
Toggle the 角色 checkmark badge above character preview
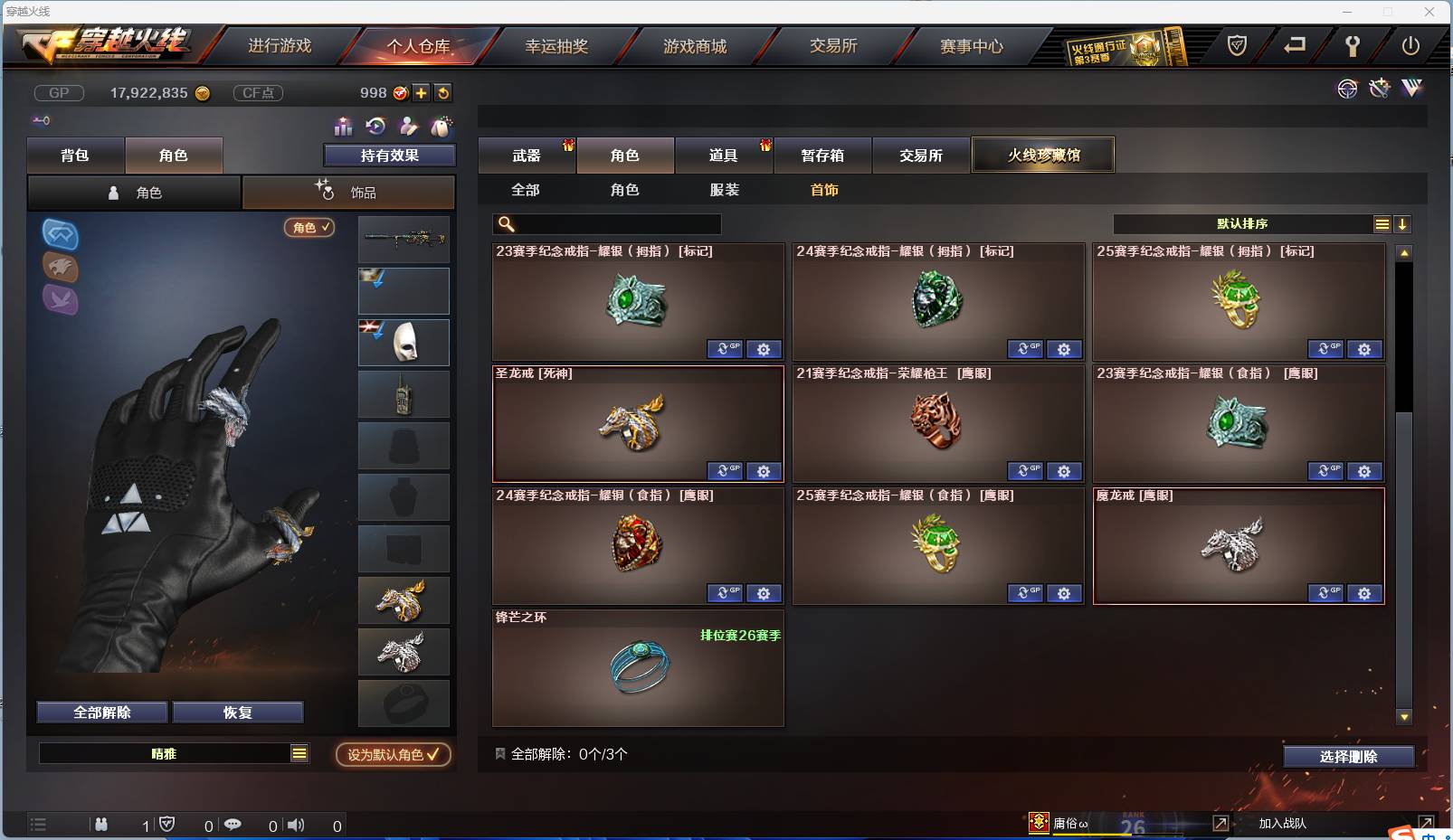pos(309,228)
